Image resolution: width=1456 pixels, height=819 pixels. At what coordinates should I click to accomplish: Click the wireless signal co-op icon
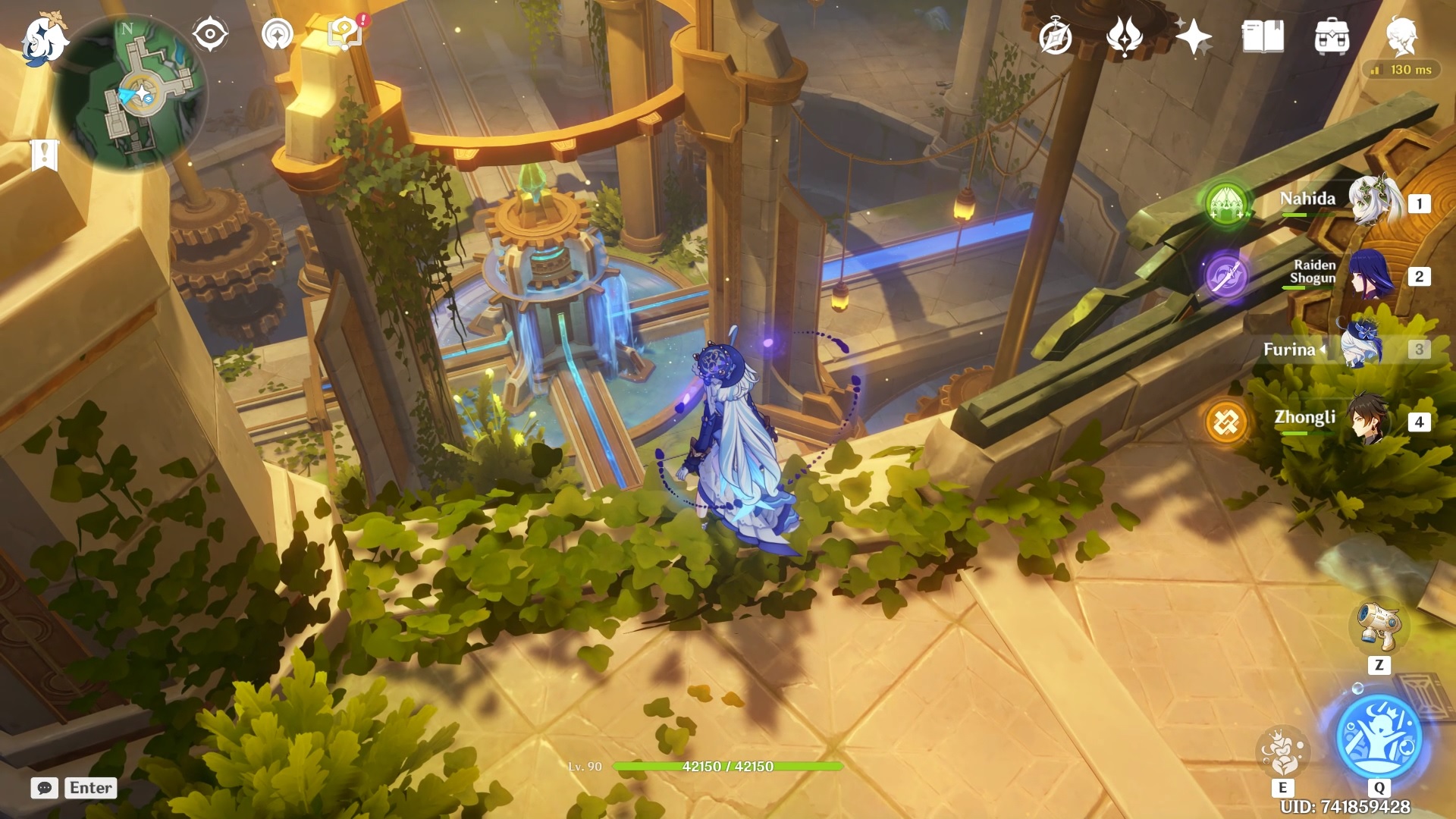pos(278,34)
